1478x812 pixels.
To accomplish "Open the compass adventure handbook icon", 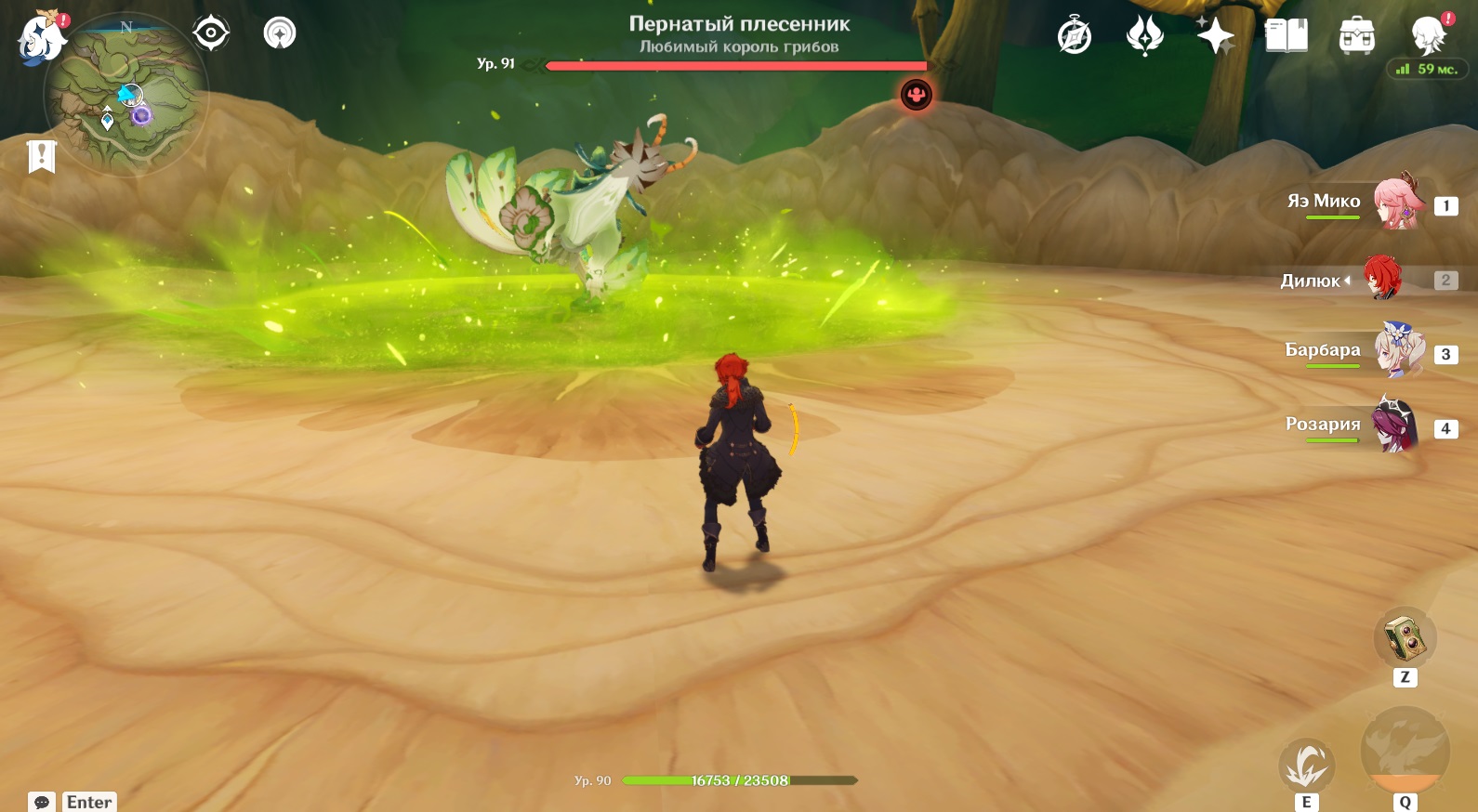I will click(1075, 37).
